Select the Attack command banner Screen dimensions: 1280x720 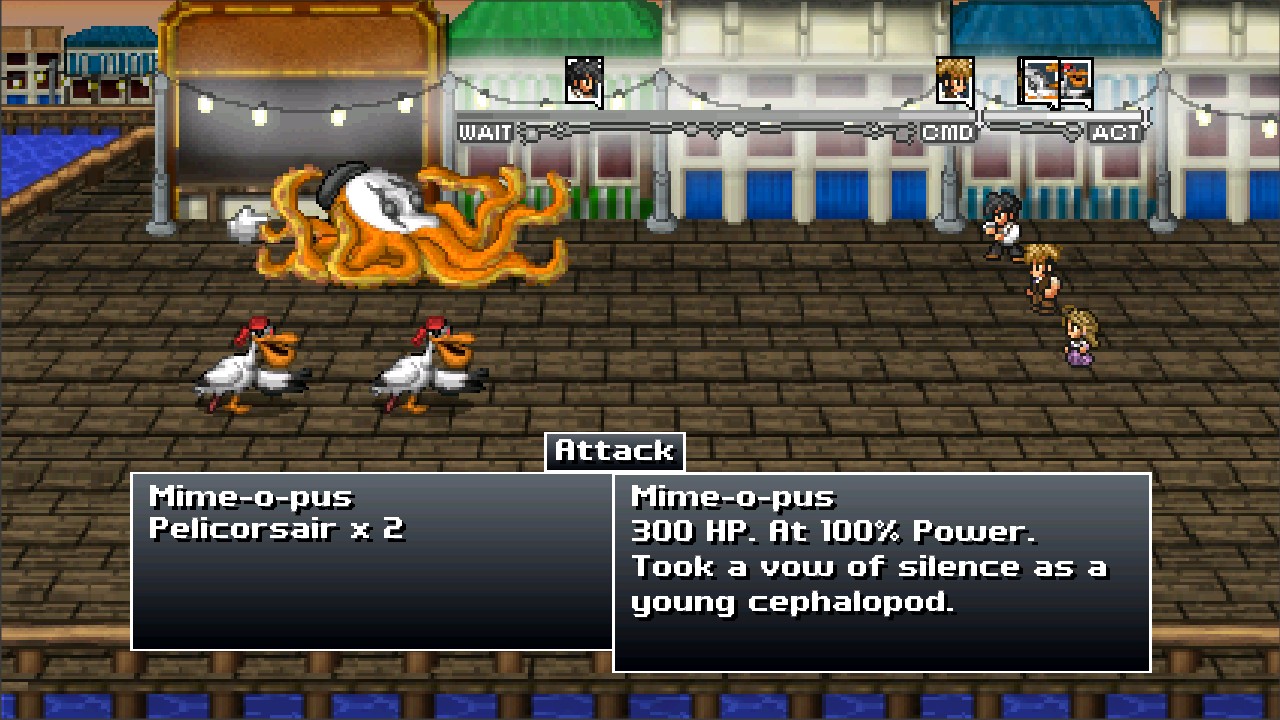click(614, 450)
